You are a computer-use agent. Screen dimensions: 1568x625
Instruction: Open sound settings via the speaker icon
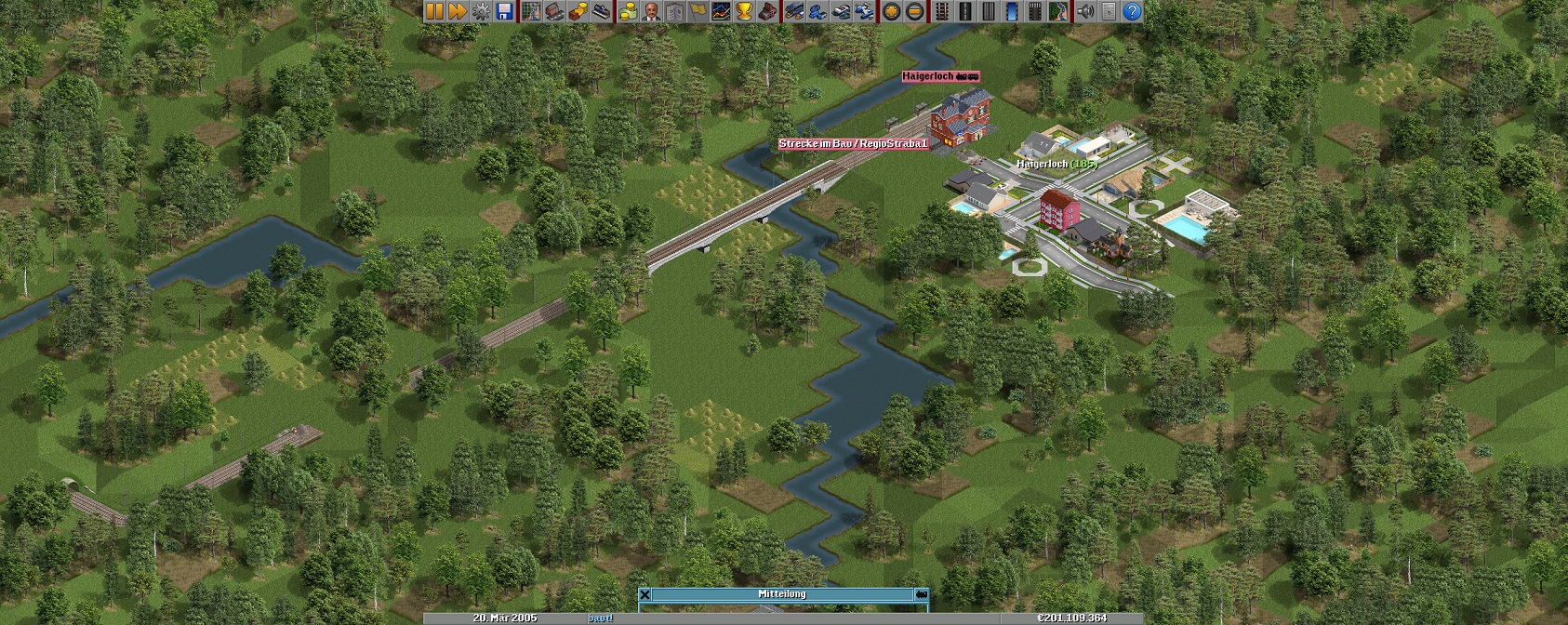[x=1085, y=11]
